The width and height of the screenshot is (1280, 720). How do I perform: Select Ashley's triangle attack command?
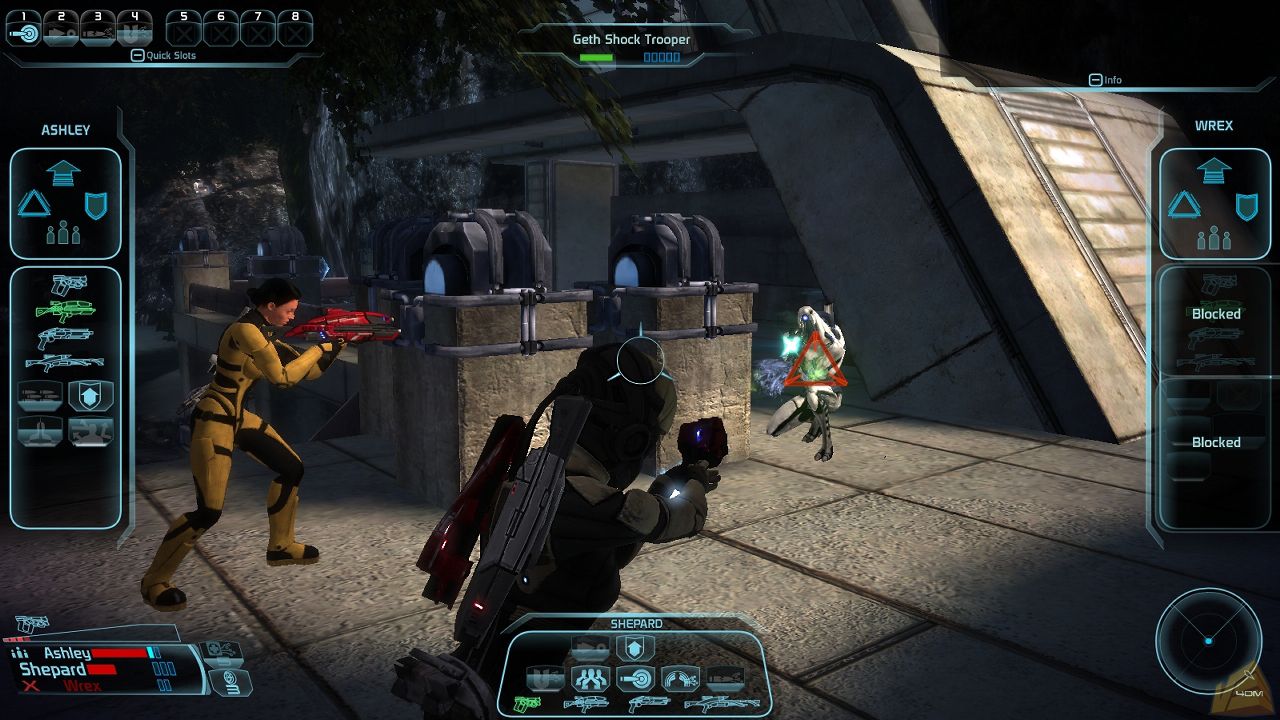34,205
